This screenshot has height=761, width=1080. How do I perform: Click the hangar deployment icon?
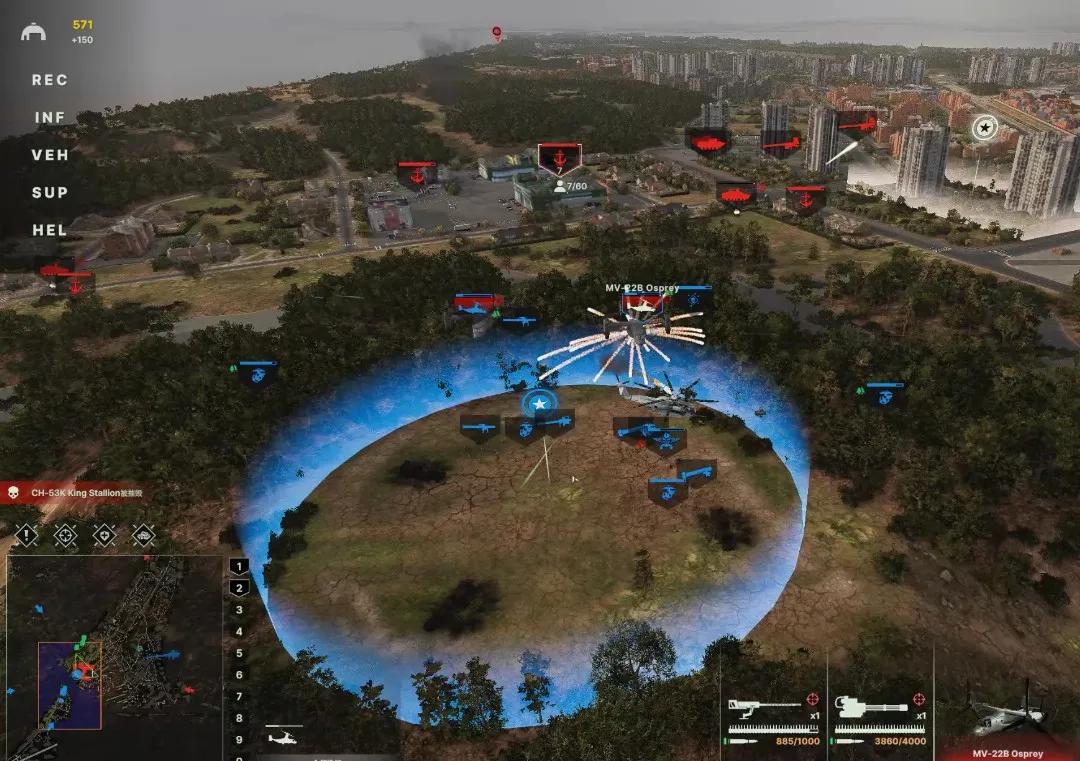pyautogui.click(x=33, y=32)
